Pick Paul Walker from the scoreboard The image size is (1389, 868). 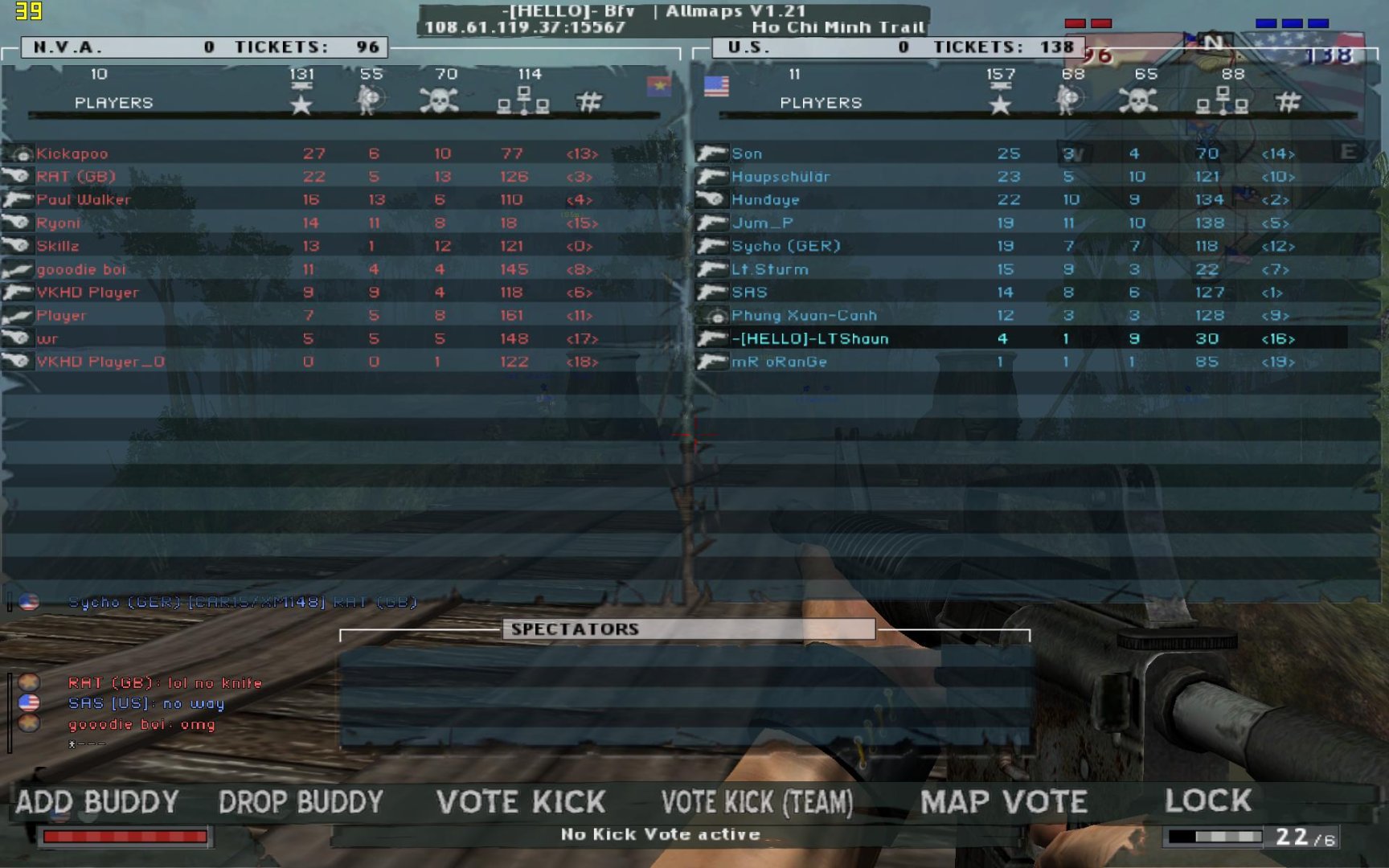coord(84,199)
